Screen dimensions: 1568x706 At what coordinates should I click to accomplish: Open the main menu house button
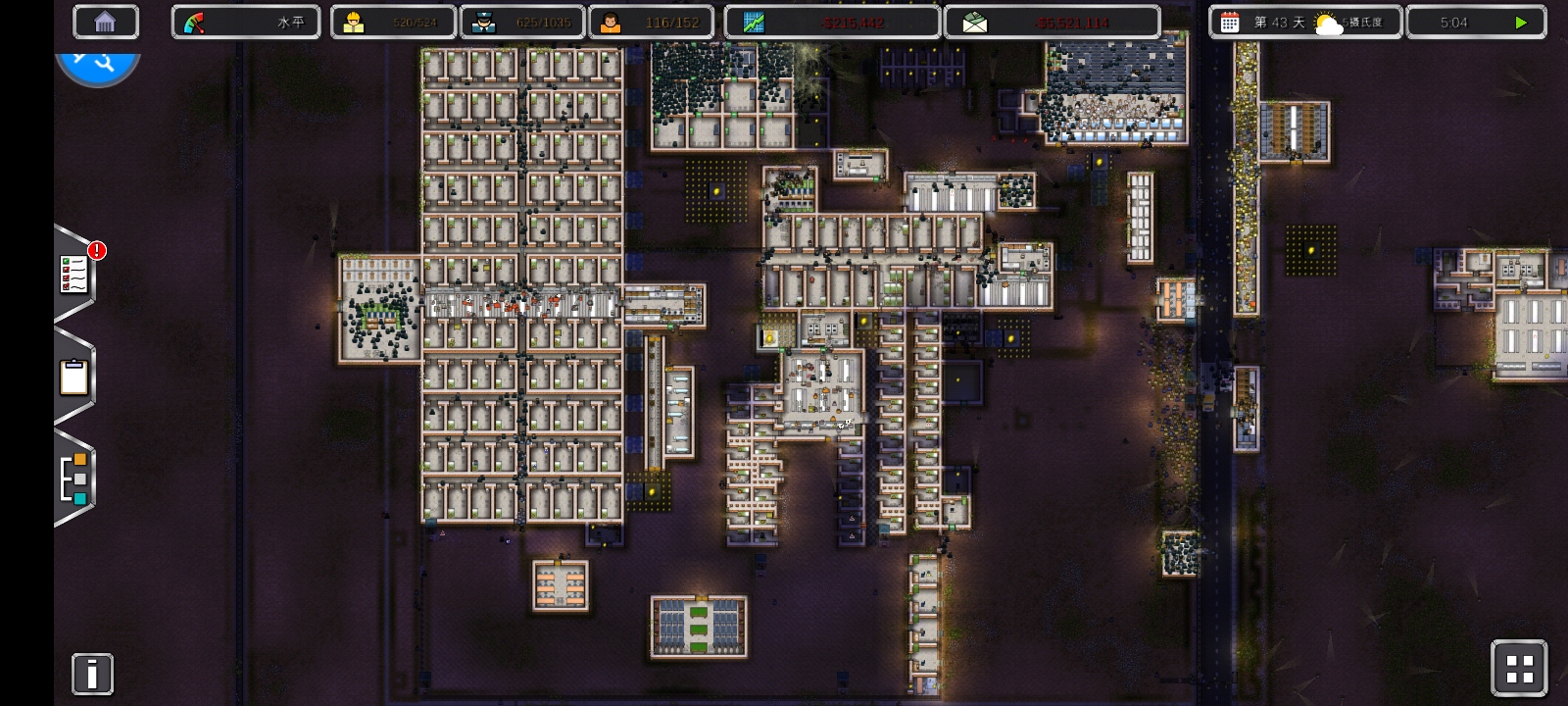[x=105, y=22]
